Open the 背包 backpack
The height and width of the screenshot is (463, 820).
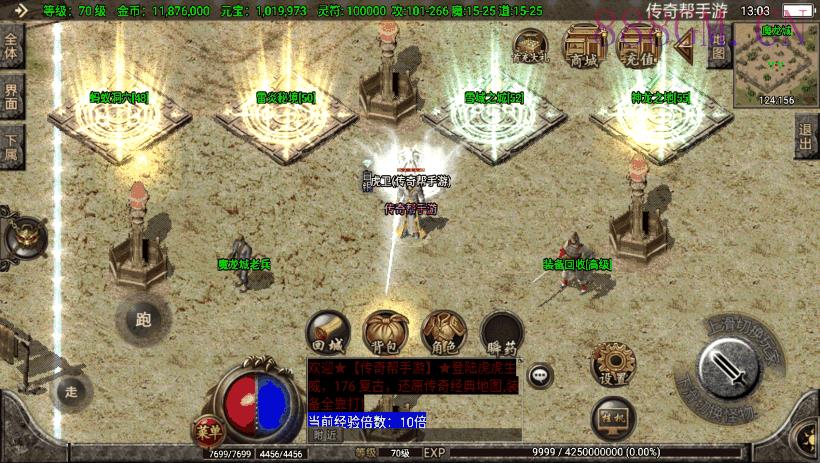(384, 333)
